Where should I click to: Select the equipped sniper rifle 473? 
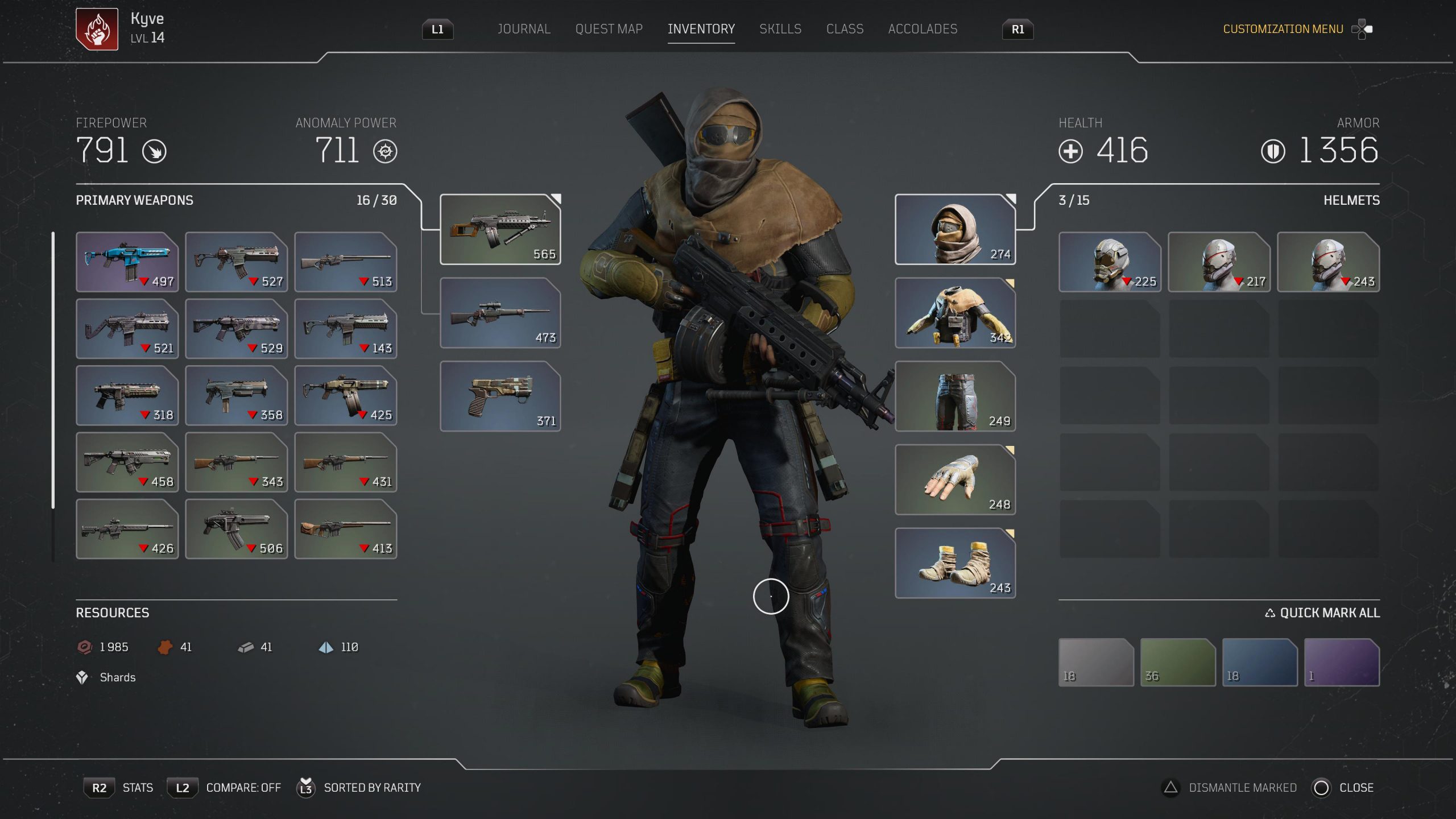point(500,313)
